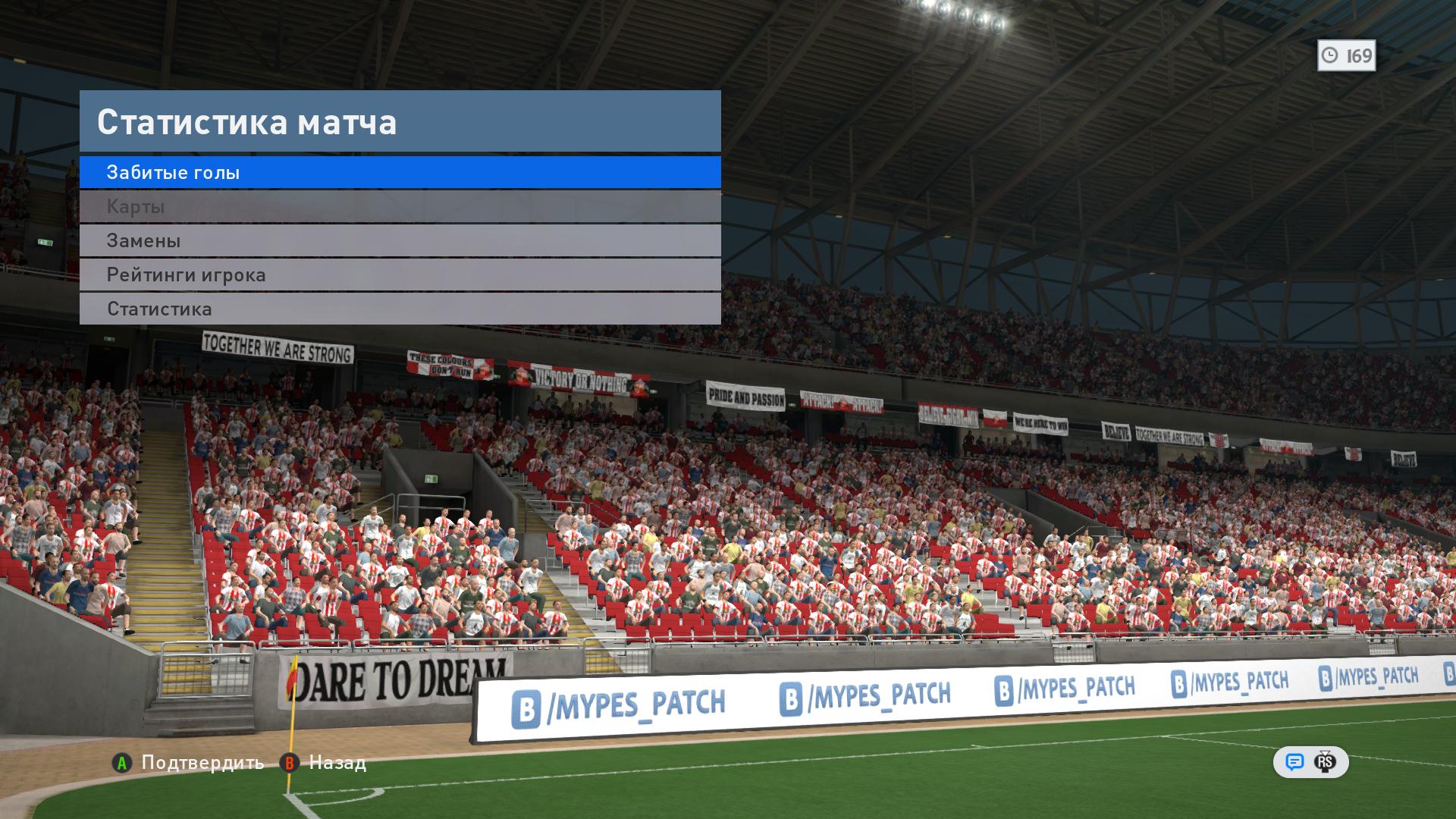This screenshot has height=819, width=1456.
Task: Select the Забитые голы menu entry
Action: click(400, 172)
